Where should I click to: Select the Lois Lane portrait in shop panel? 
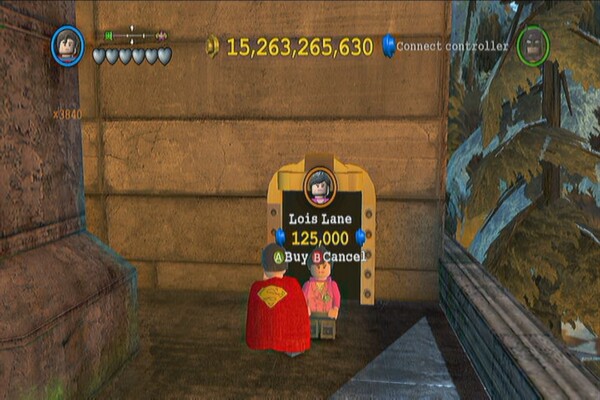[319, 185]
